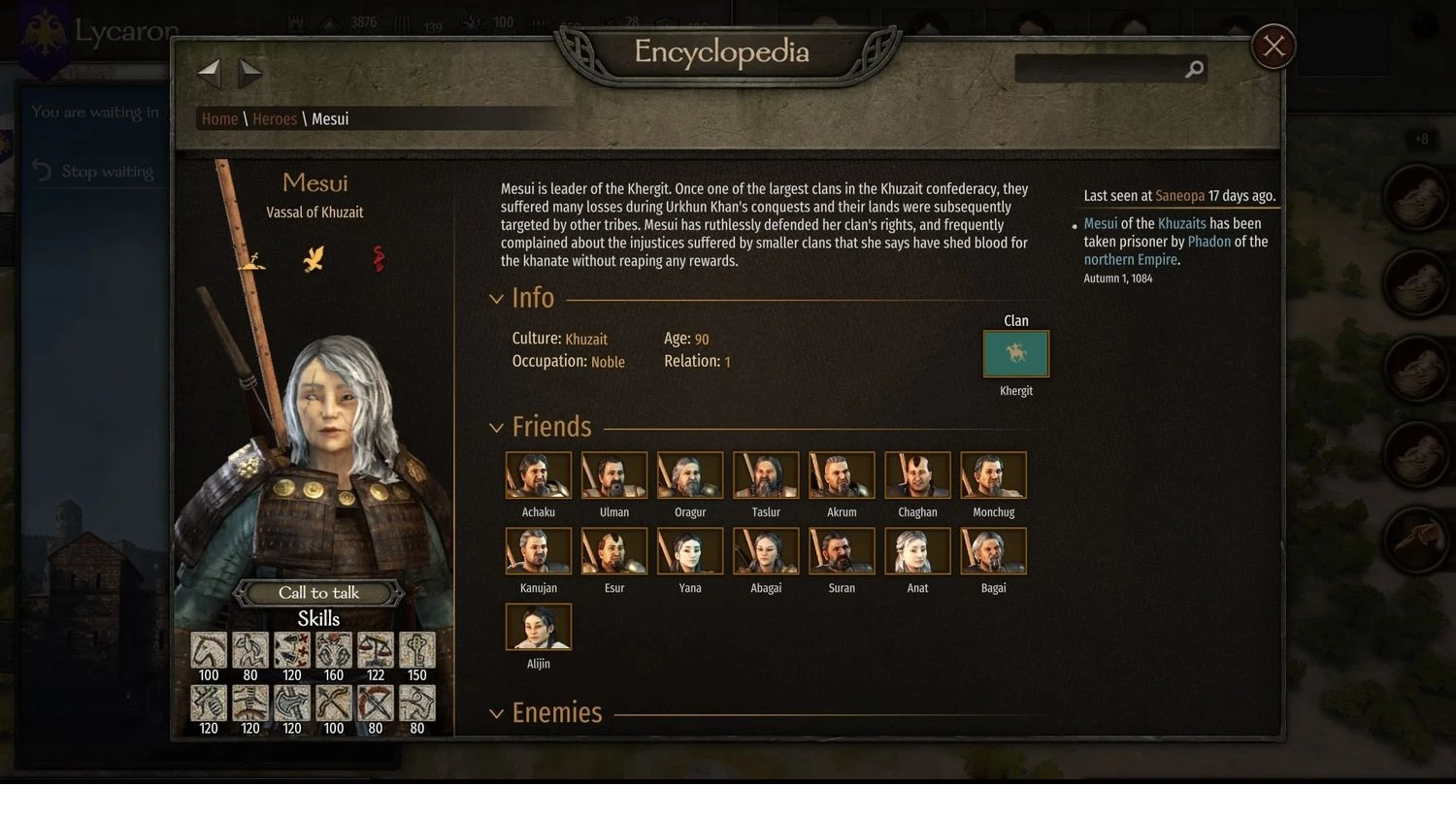Image resolution: width=1456 pixels, height=819 pixels.
Task: Click Stop waiting in the background panel
Action: point(107,171)
